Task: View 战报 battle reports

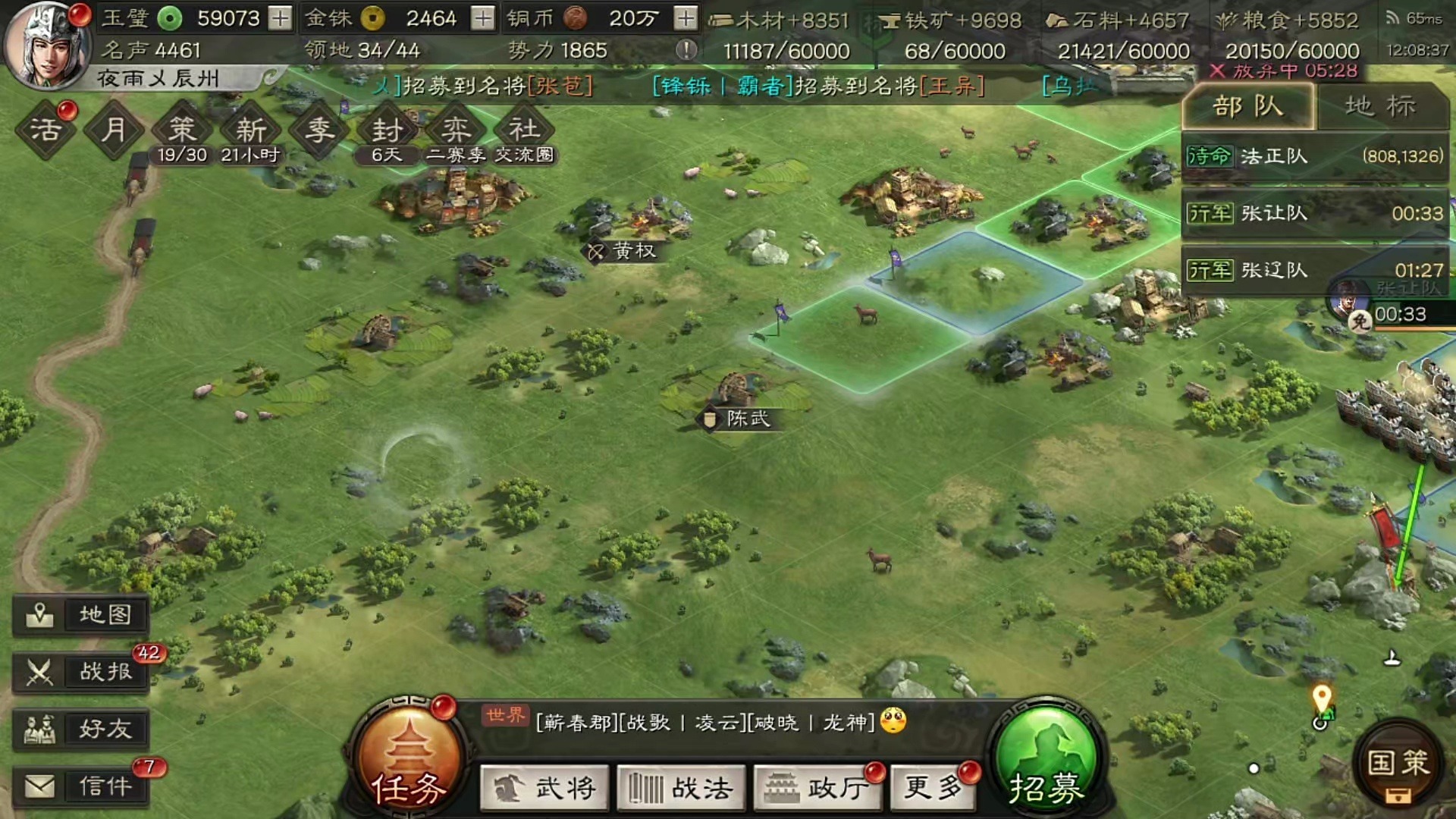Action: (x=81, y=671)
